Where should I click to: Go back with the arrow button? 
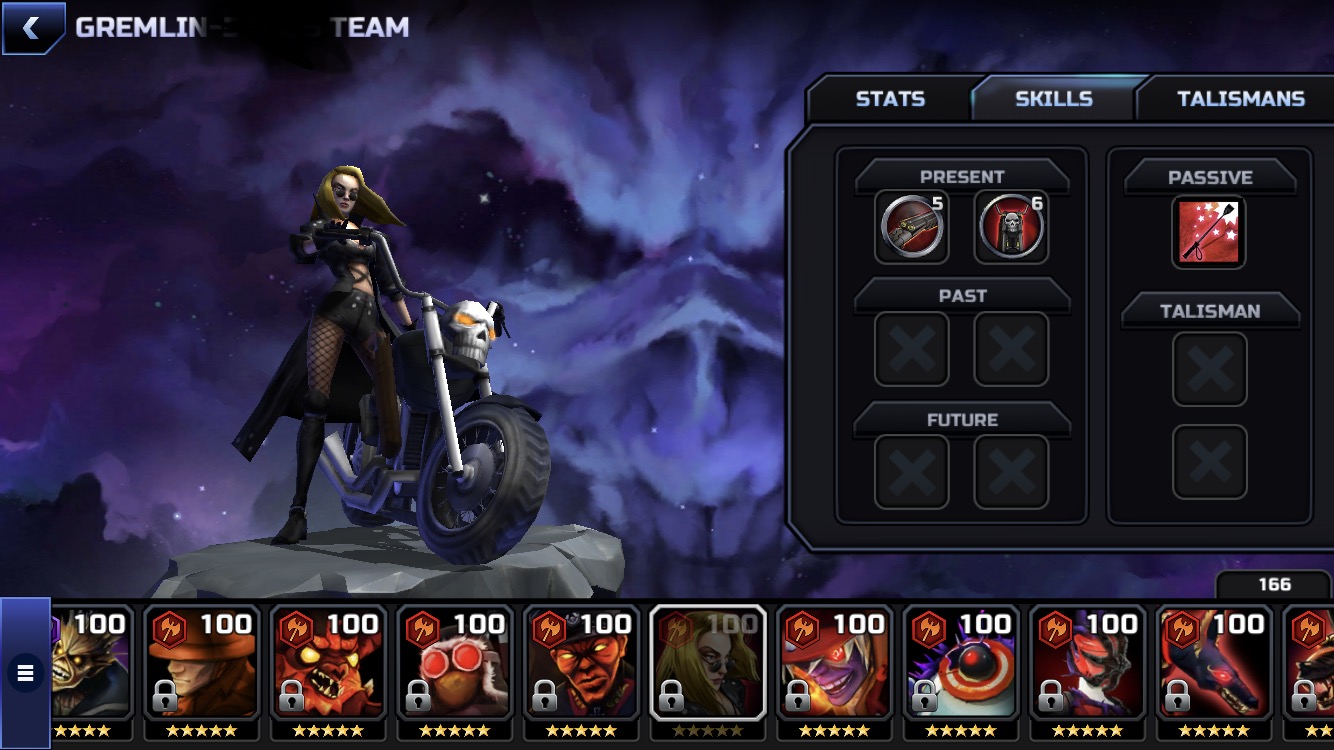click(x=32, y=28)
